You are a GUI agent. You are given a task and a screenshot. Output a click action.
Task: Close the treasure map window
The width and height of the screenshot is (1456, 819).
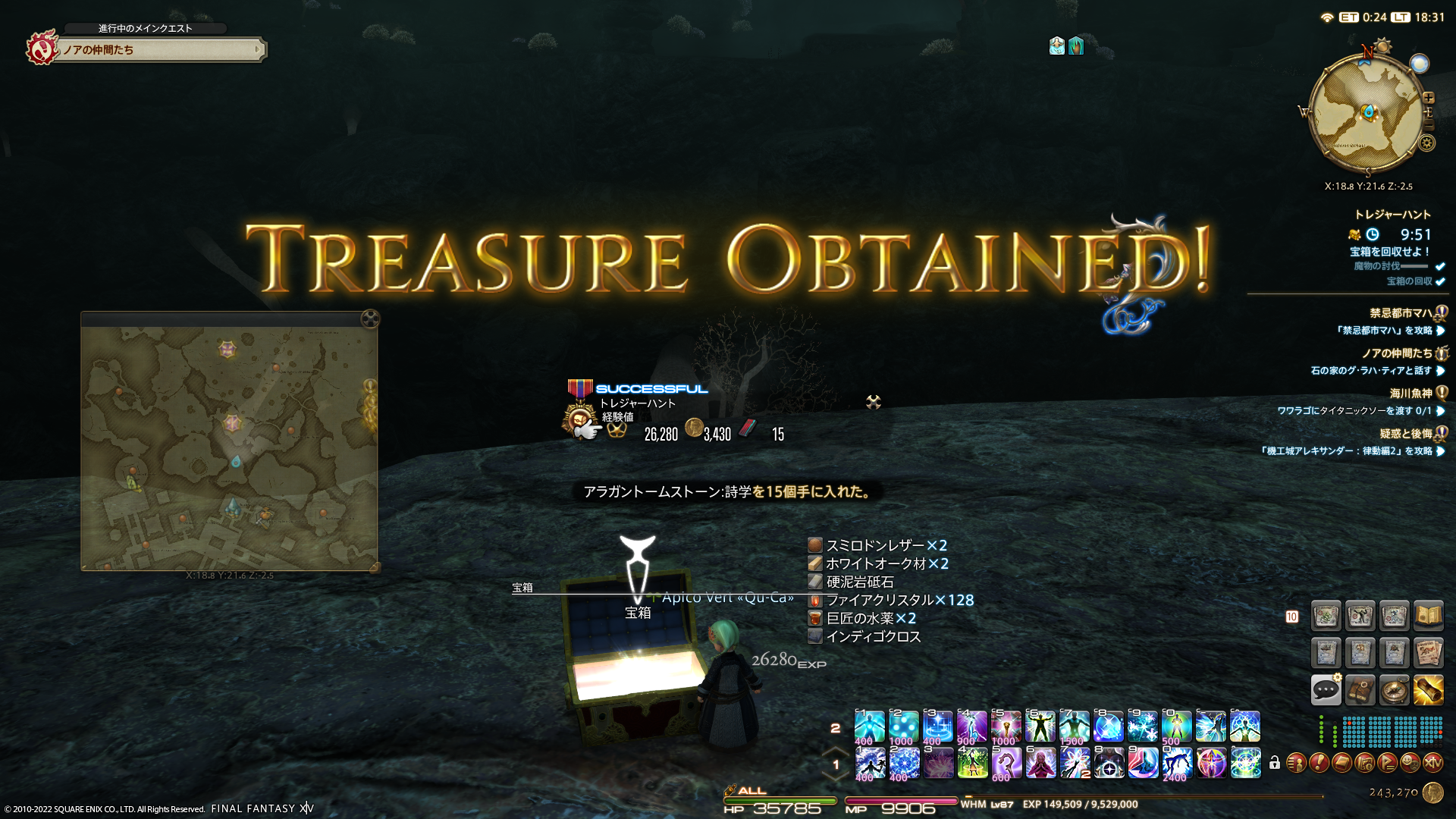[x=370, y=318]
